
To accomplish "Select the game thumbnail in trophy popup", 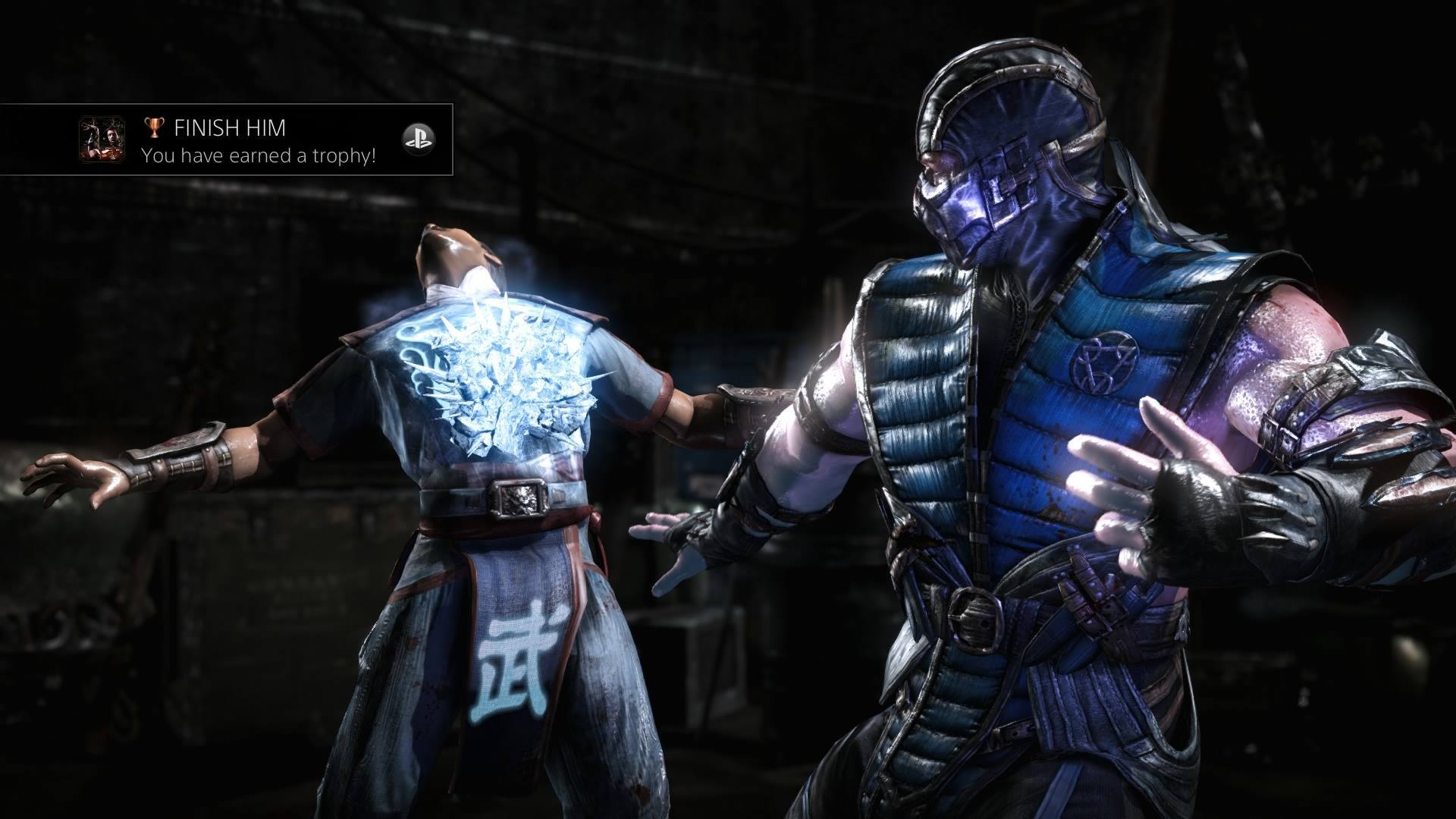I will coord(102,139).
